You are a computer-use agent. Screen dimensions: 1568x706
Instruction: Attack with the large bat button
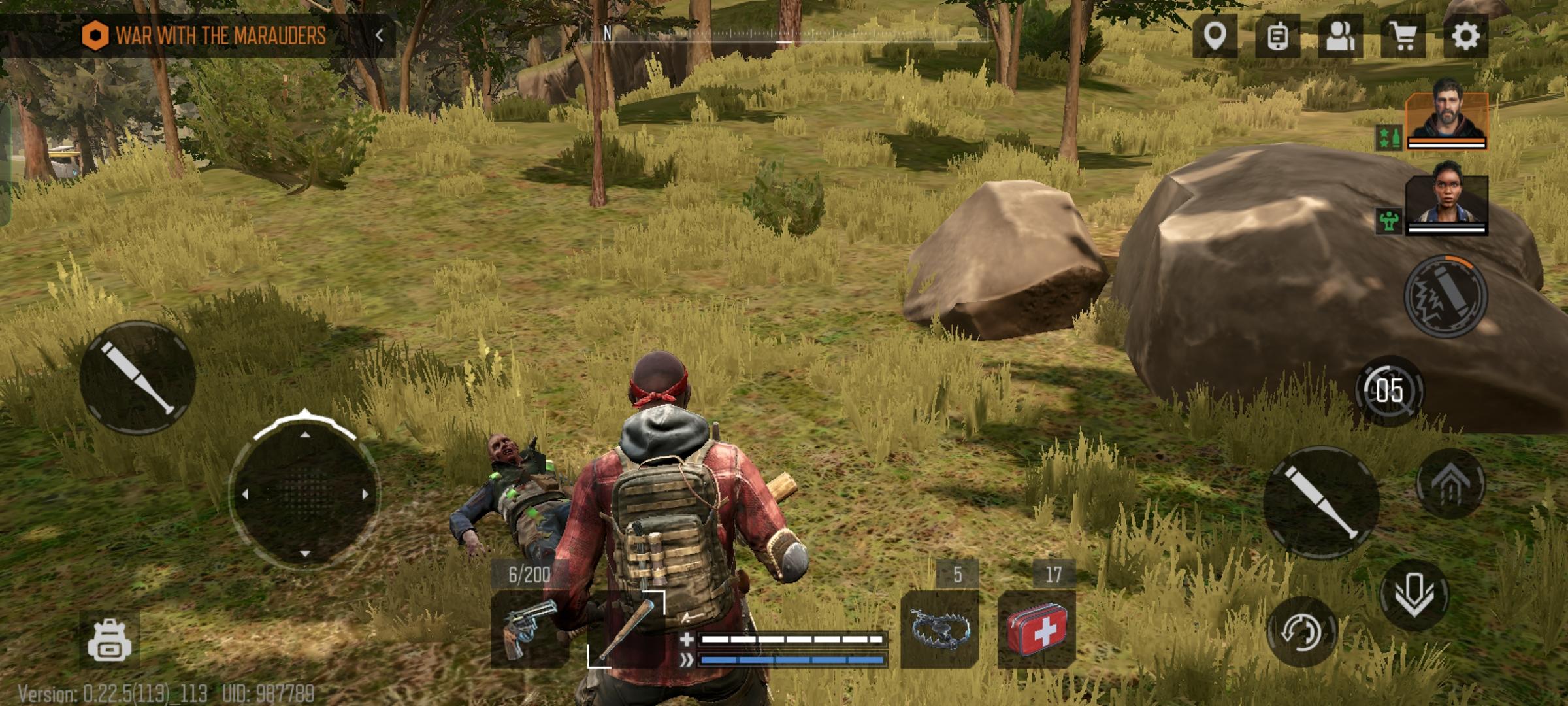click(x=1321, y=502)
